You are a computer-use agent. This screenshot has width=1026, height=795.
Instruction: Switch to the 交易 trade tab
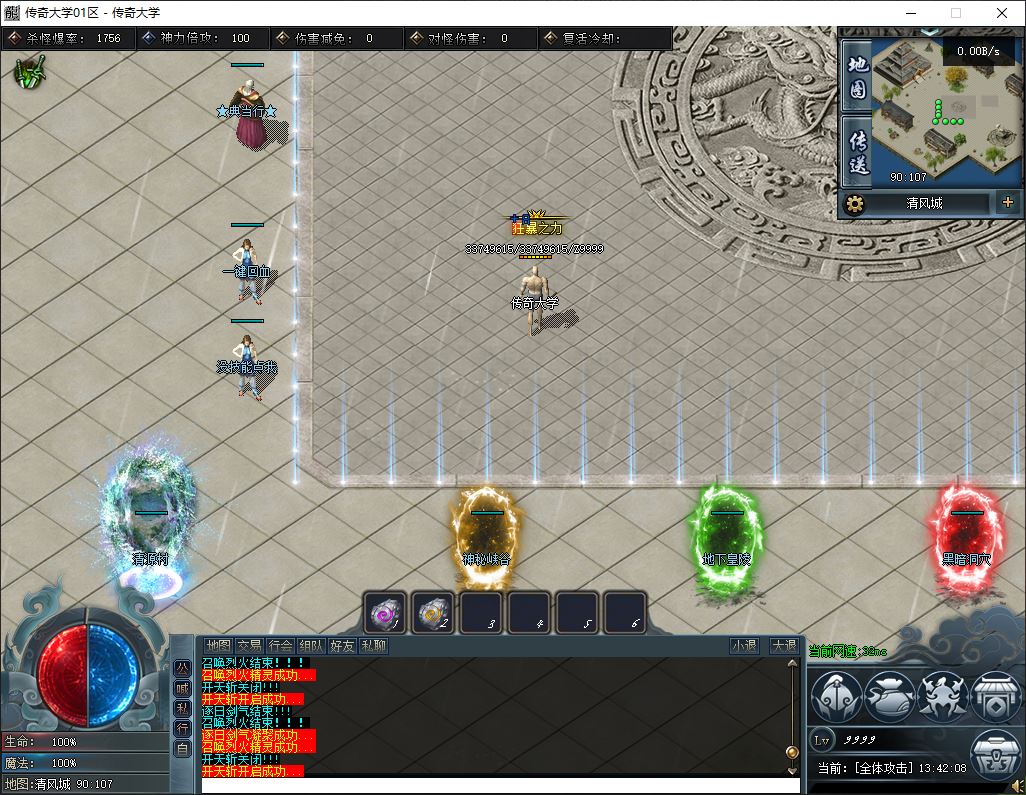point(249,646)
